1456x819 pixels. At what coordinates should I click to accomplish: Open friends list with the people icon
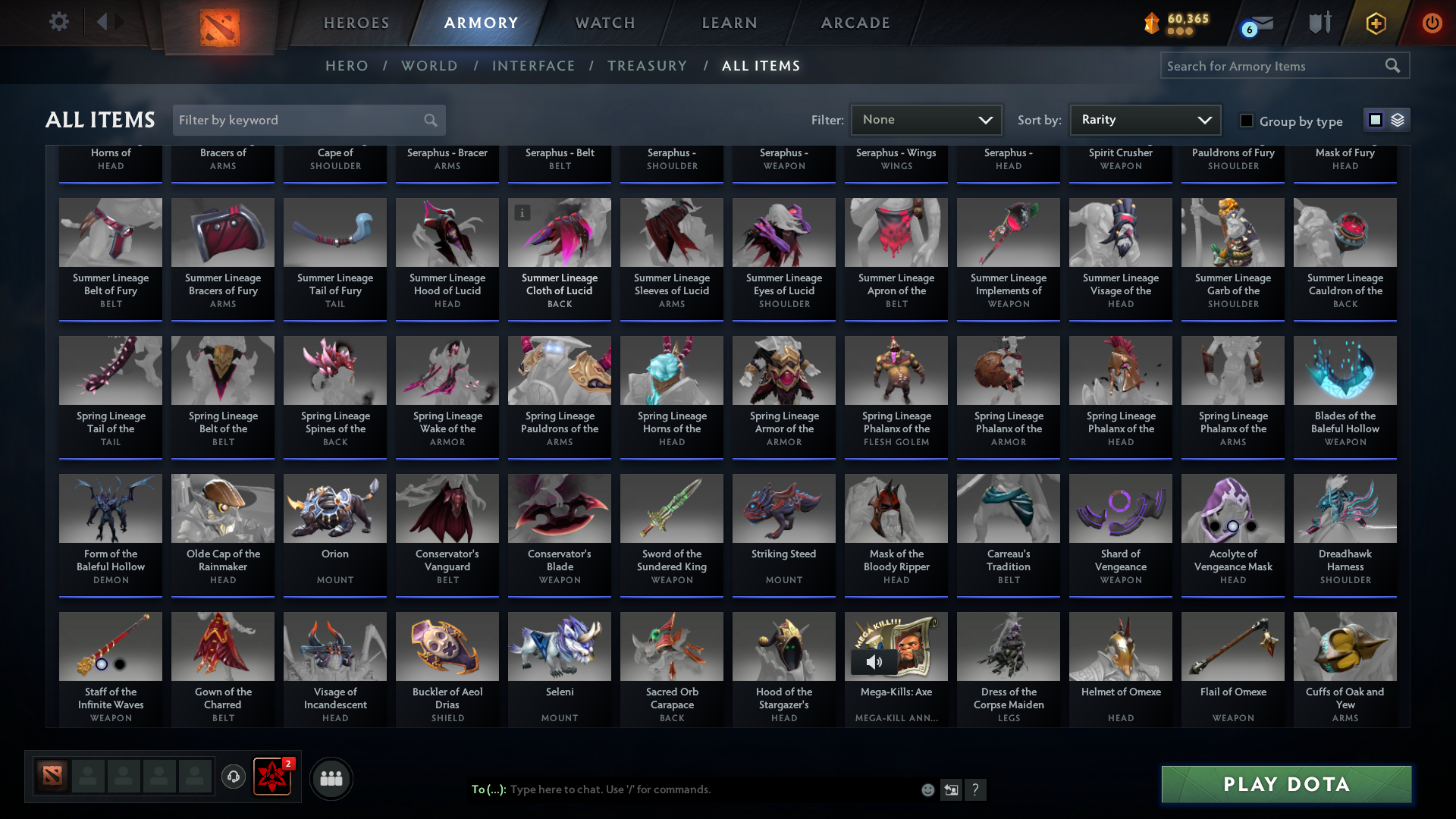click(x=331, y=778)
